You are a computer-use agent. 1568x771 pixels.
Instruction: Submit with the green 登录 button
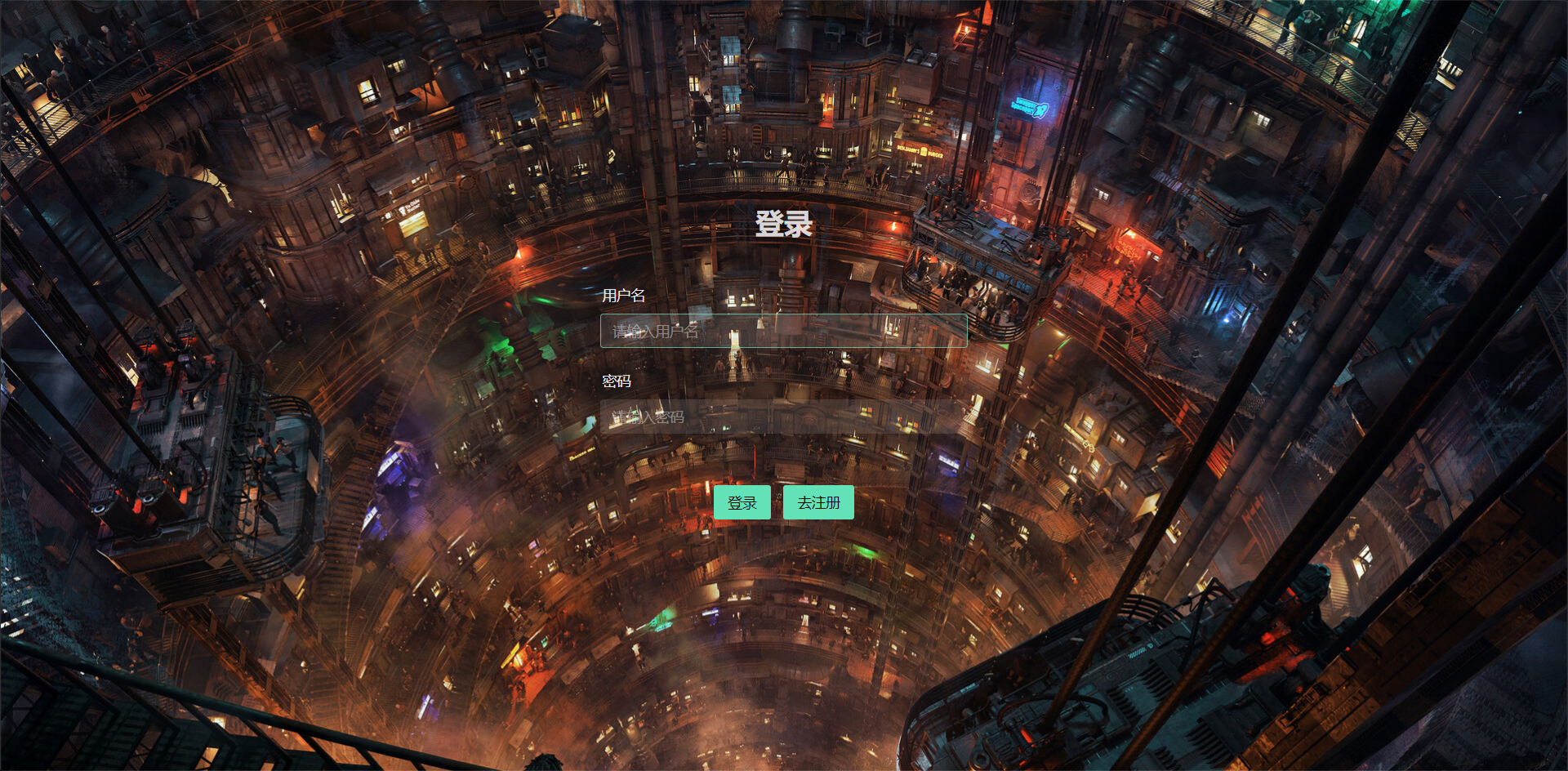pos(742,502)
